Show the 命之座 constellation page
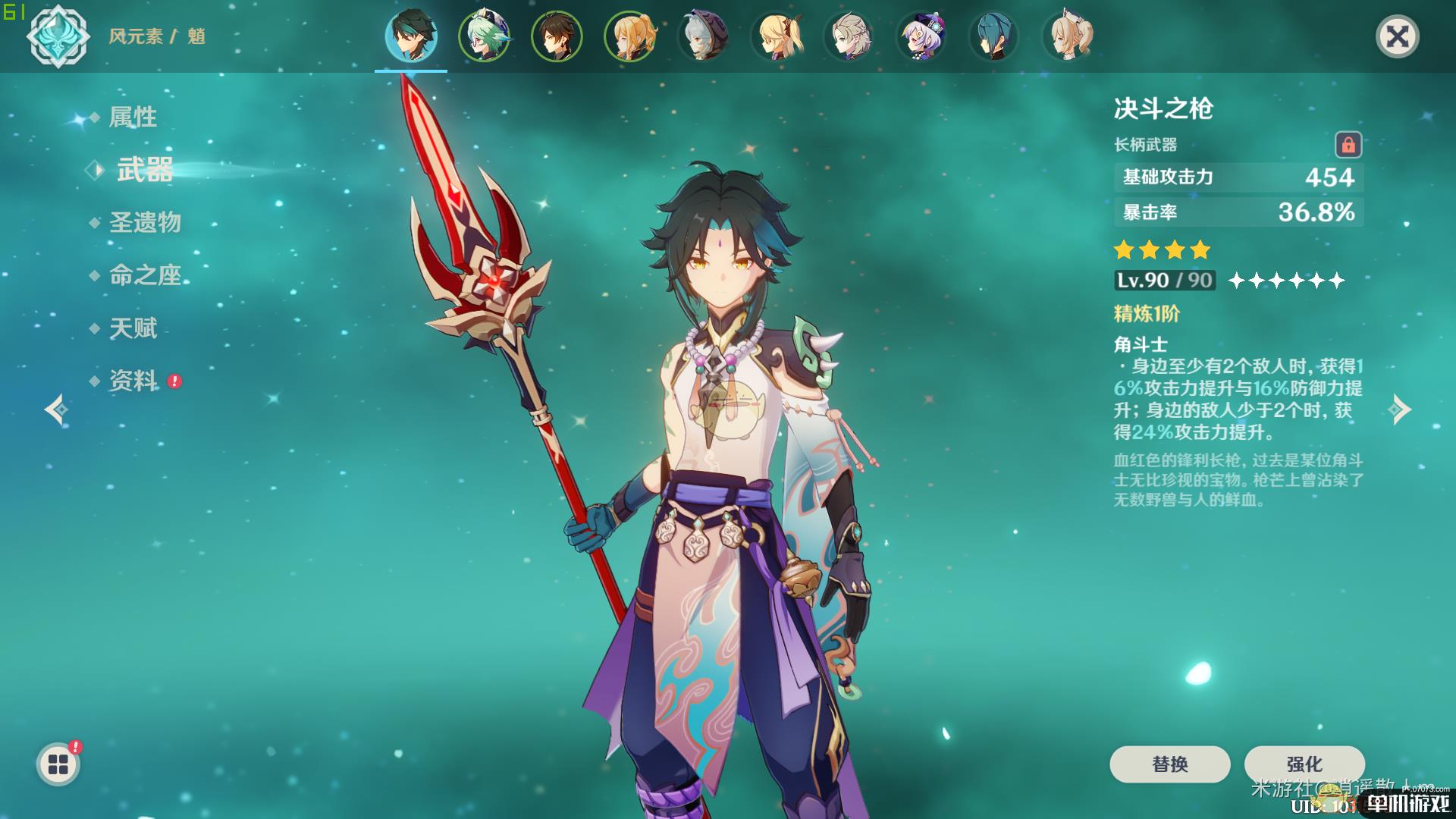The height and width of the screenshot is (819, 1456). (145, 275)
